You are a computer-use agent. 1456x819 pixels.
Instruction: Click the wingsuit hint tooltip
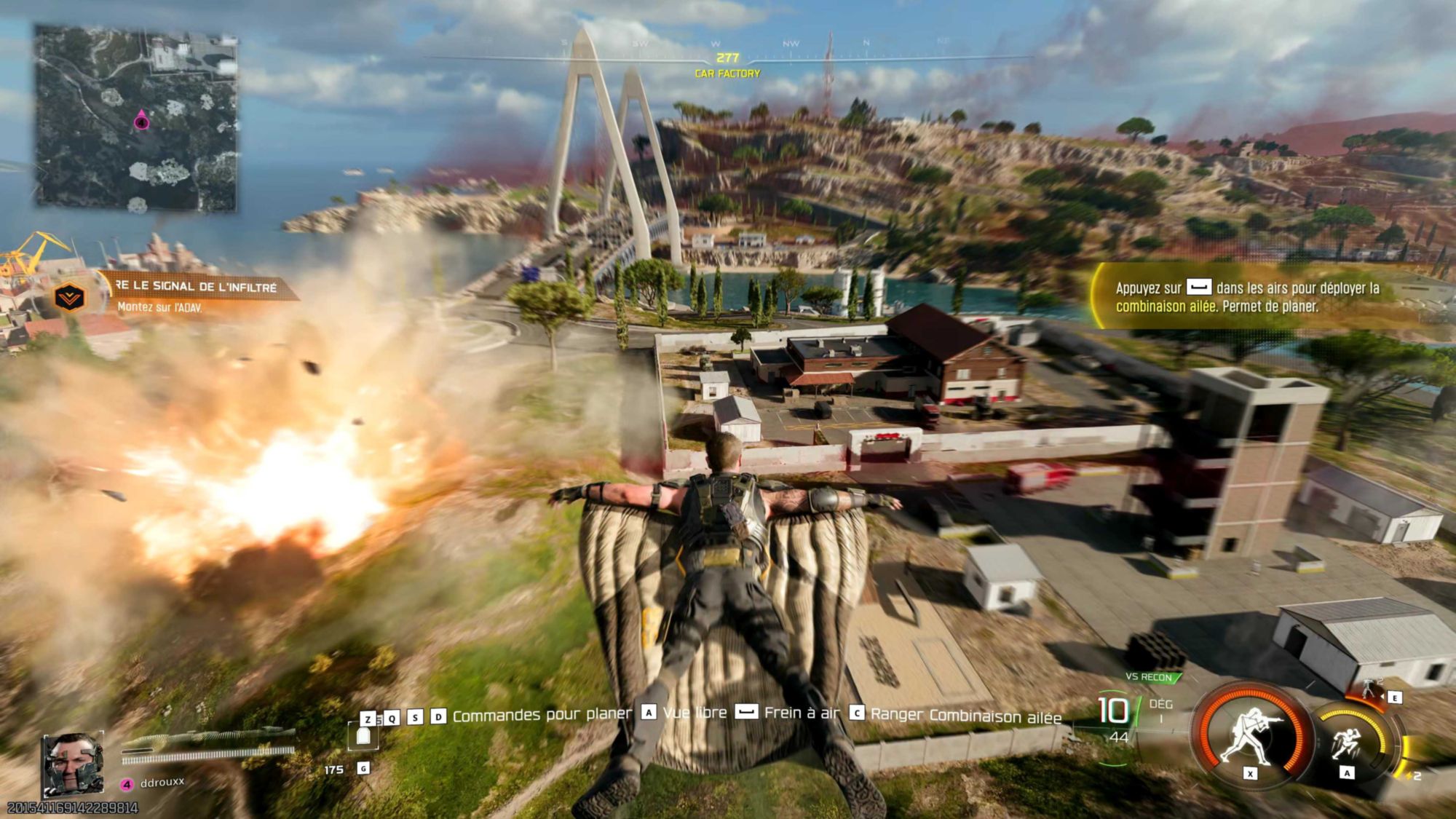coord(1246,297)
